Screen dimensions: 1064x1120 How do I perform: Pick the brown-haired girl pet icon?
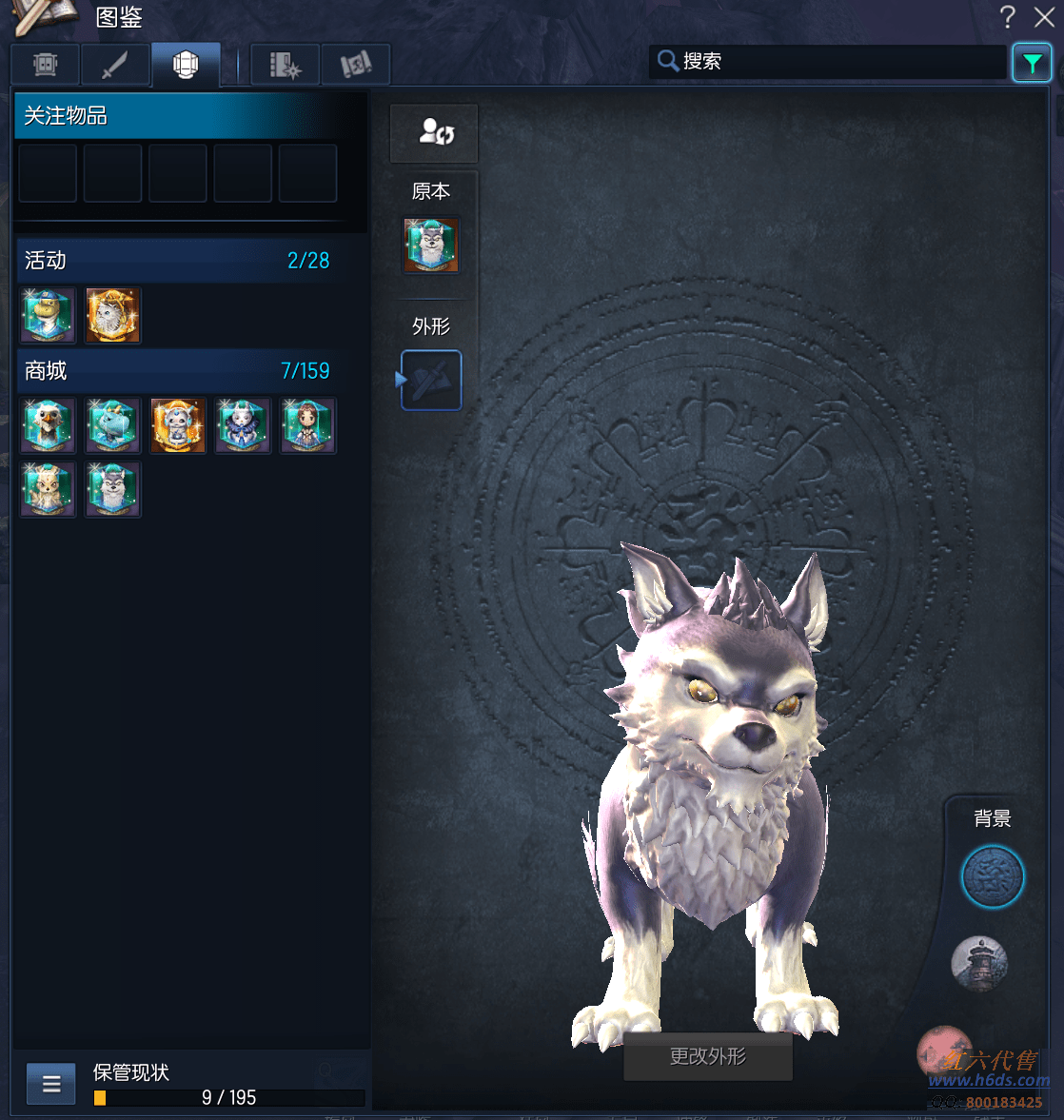point(307,425)
